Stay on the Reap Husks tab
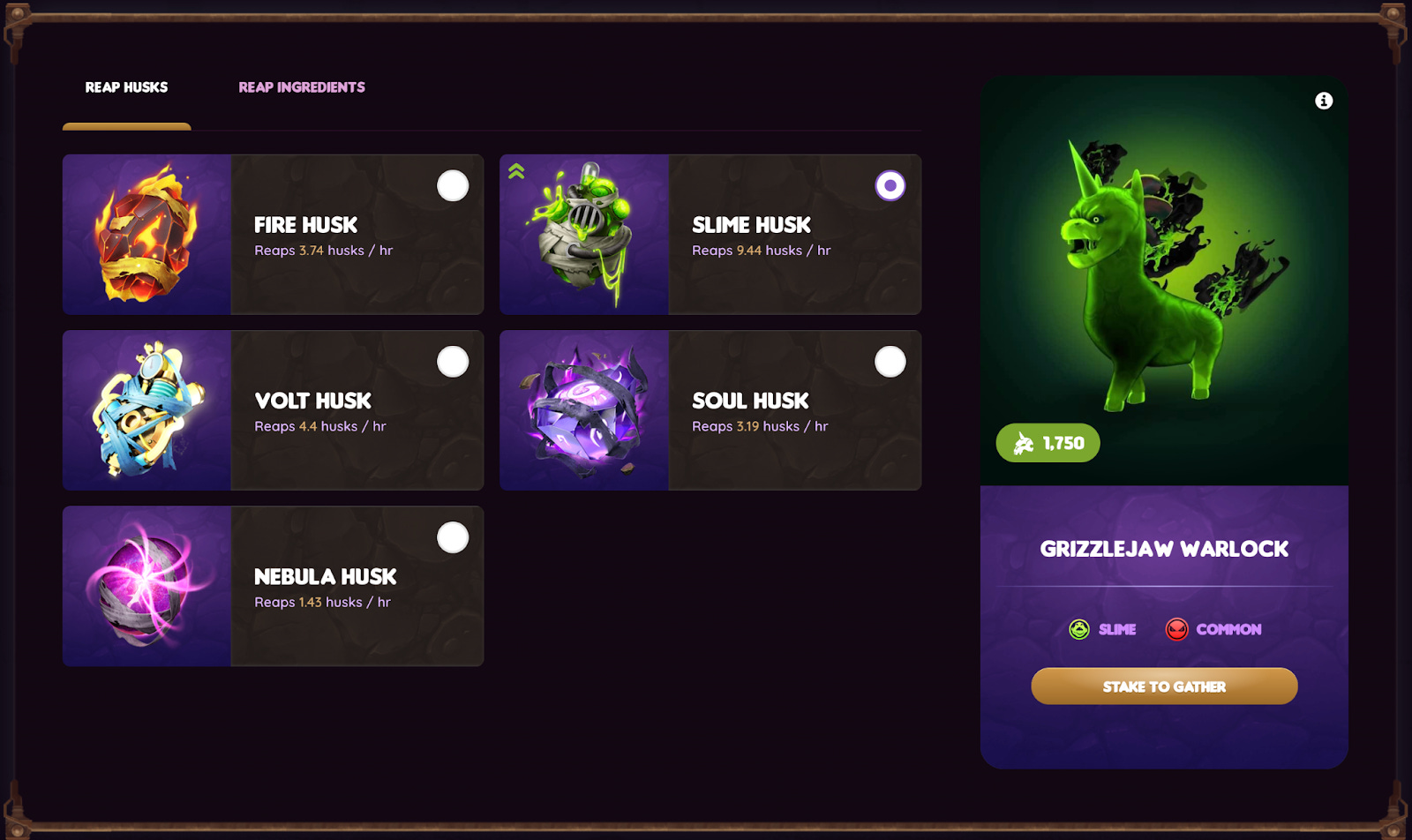1412x840 pixels. [126, 86]
